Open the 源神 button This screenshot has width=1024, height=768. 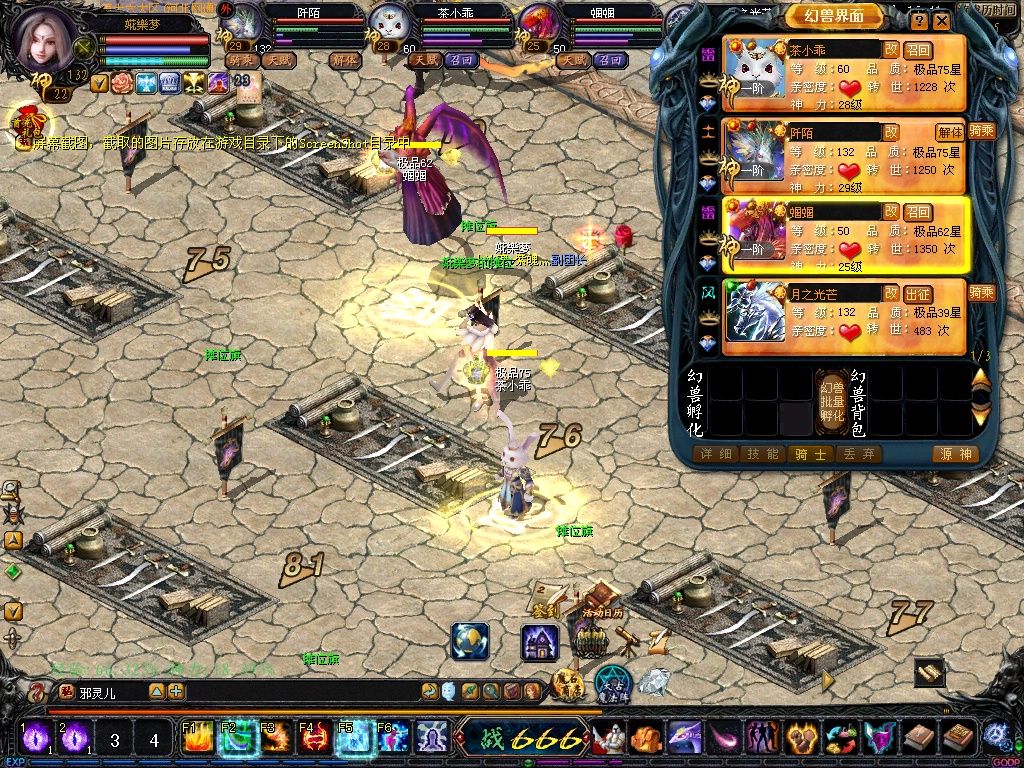pos(953,454)
